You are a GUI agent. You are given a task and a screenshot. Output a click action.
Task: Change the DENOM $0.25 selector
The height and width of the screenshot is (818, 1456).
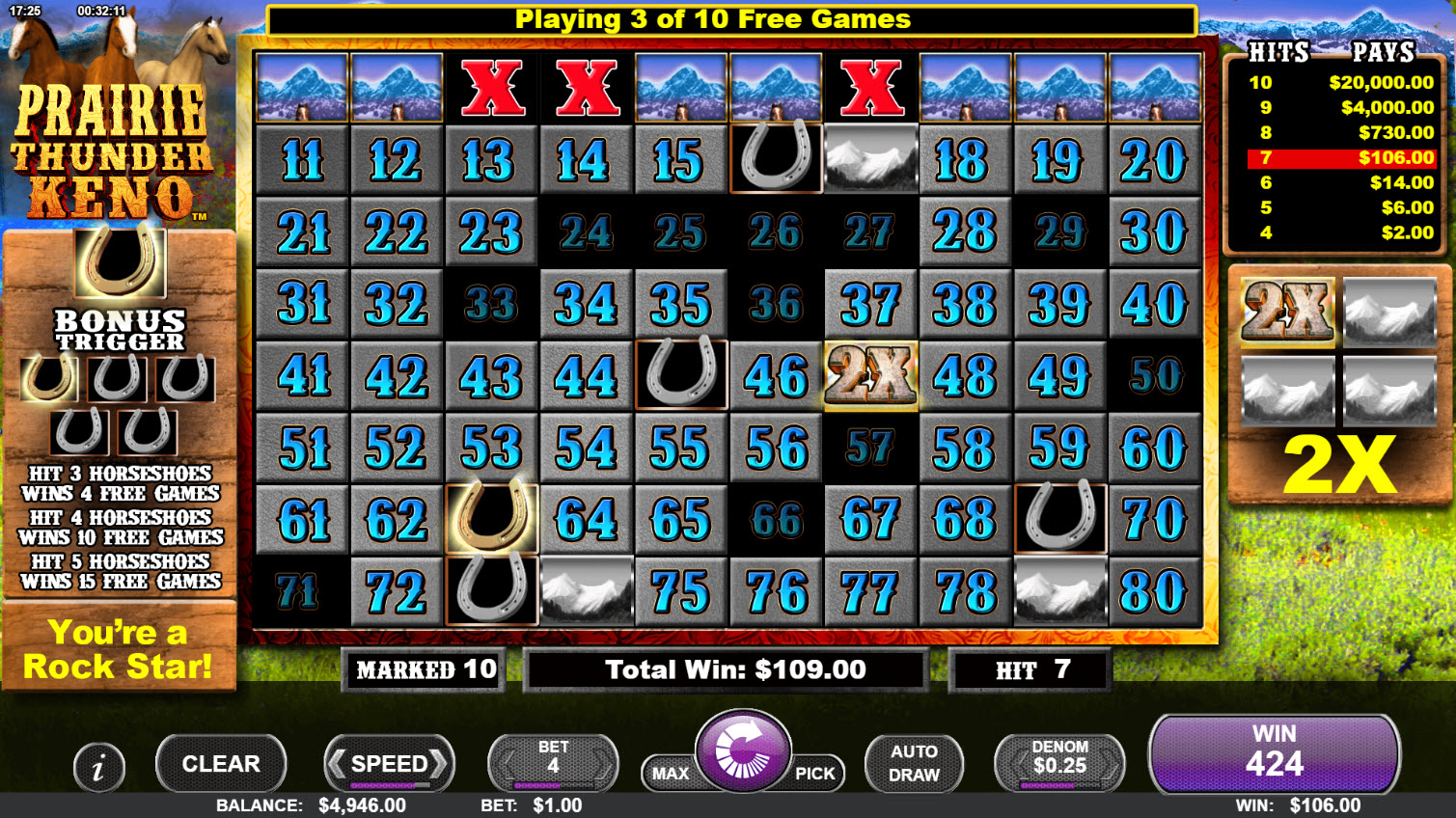point(1059,764)
